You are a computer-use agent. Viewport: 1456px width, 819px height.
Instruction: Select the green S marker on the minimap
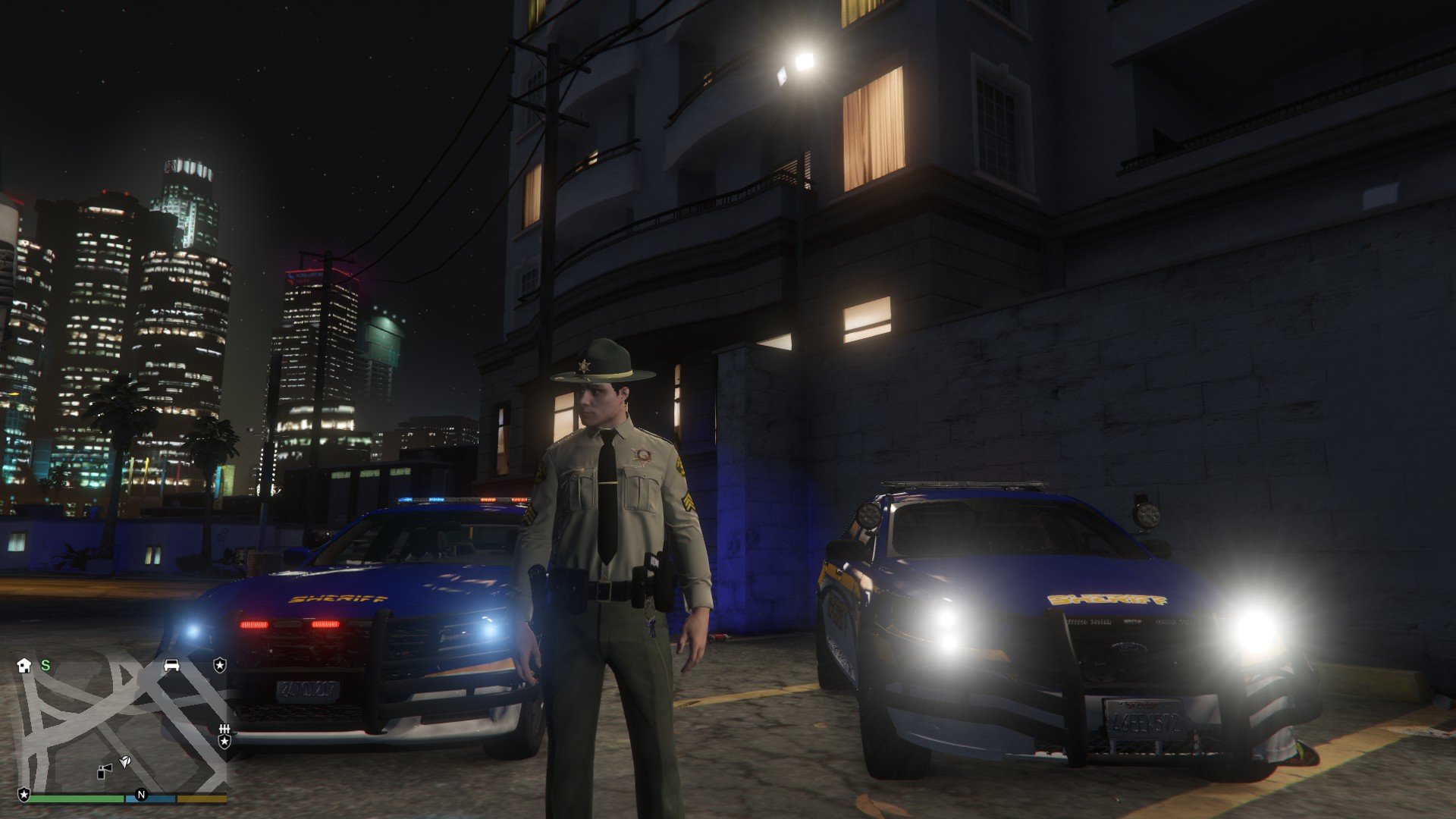tap(45, 665)
